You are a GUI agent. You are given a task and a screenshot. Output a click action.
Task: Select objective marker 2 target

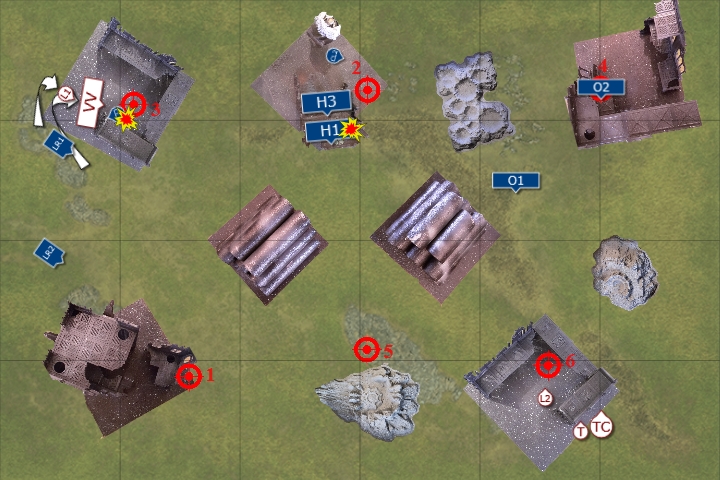368,91
